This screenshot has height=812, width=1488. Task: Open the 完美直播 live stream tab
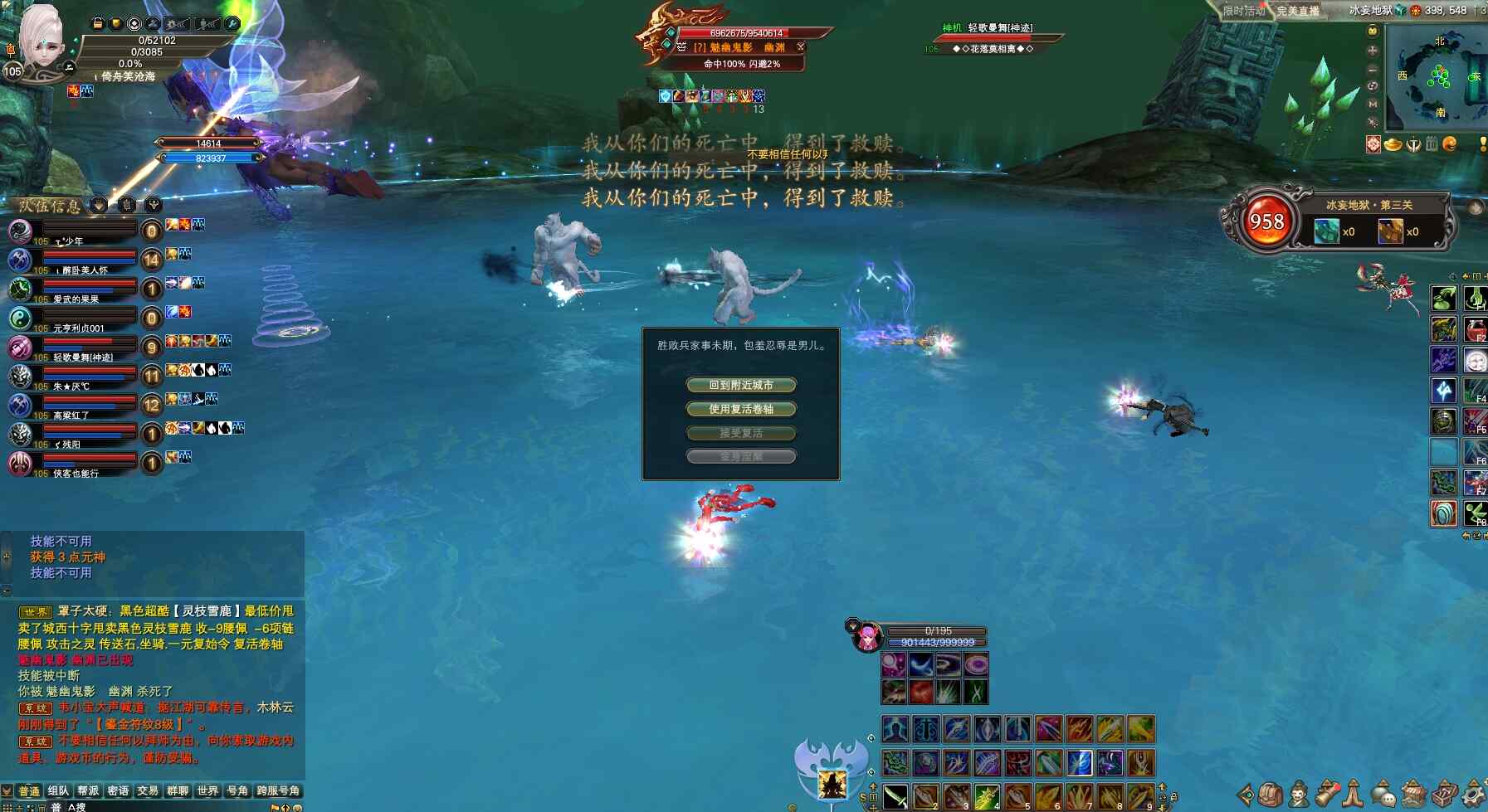[1298, 11]
